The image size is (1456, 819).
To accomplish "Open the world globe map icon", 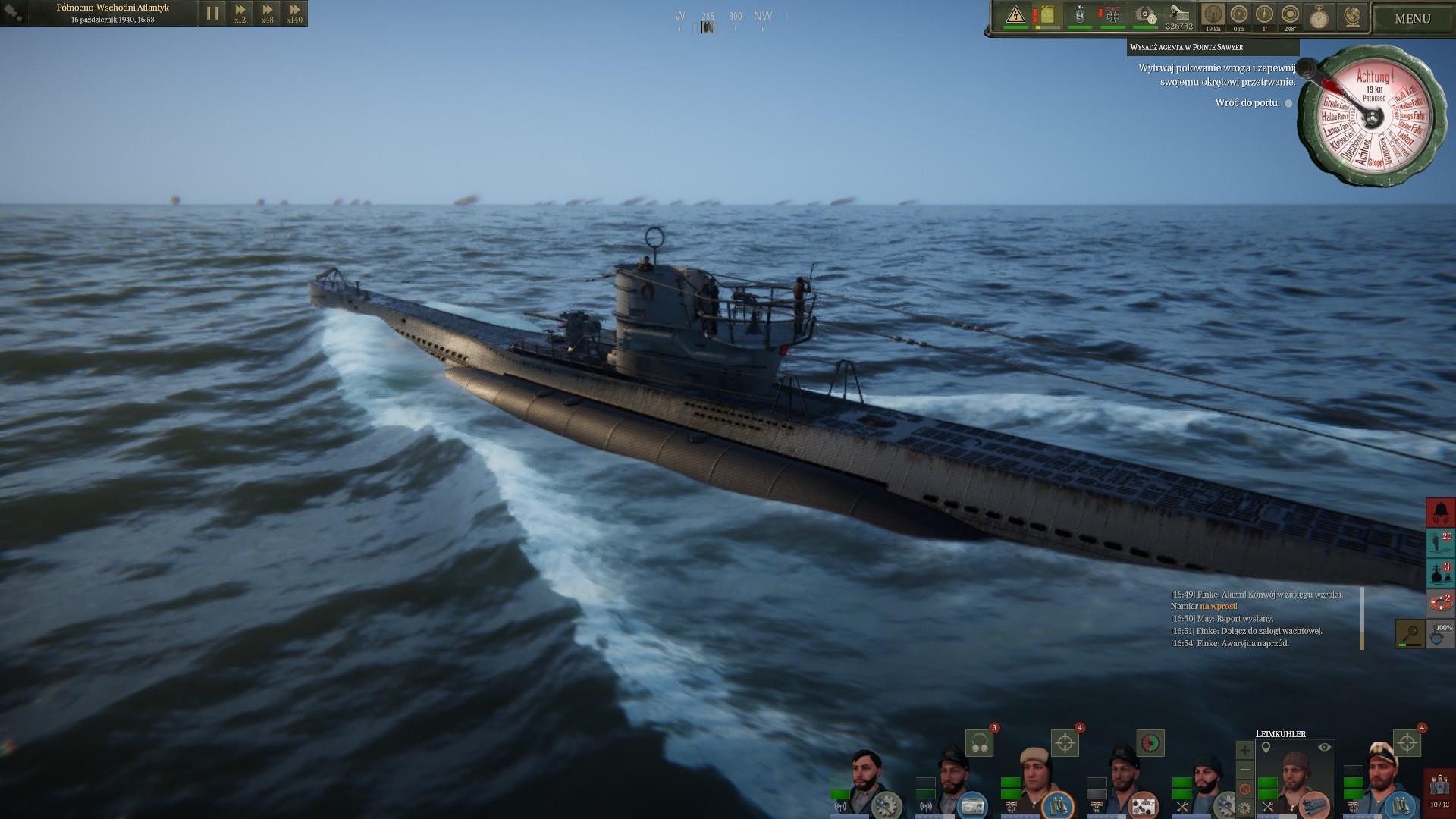I will (1351, 17).
